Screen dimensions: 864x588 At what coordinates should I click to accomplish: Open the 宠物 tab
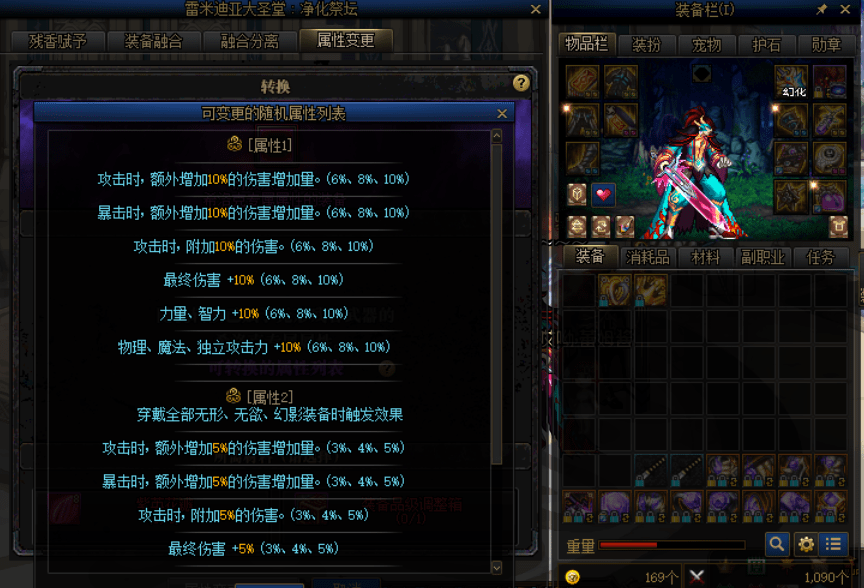pos(706,45)
